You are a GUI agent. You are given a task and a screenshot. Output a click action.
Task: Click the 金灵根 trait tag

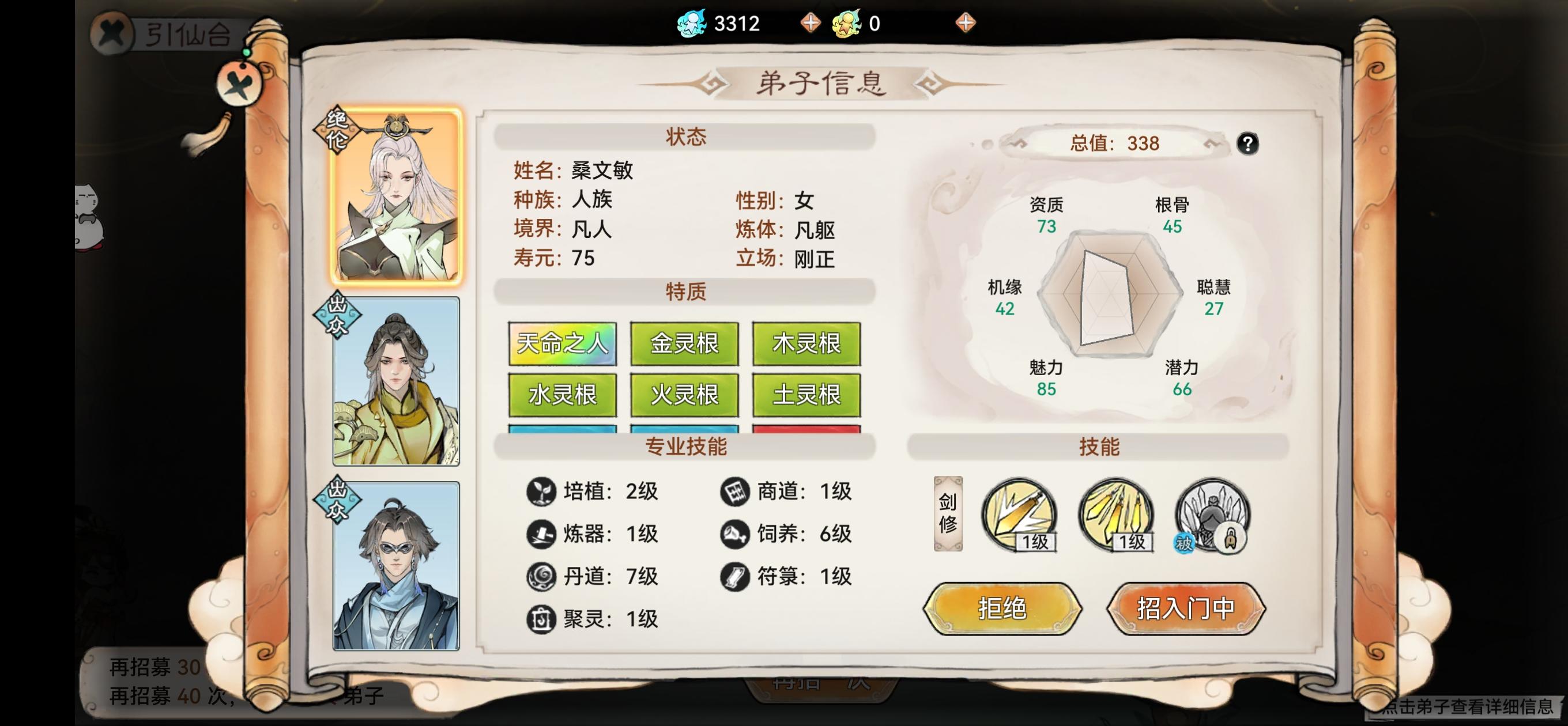[684, 344]
